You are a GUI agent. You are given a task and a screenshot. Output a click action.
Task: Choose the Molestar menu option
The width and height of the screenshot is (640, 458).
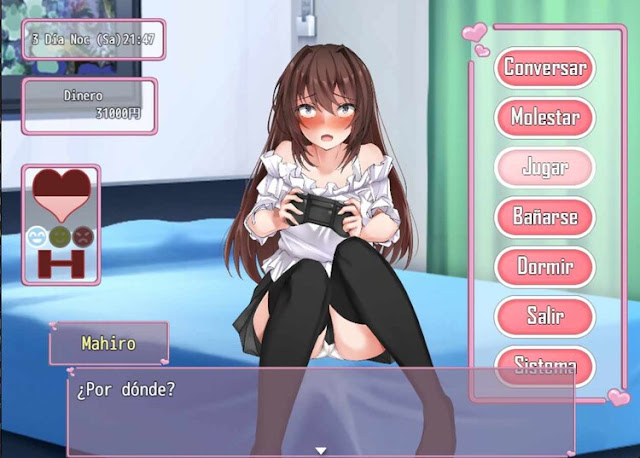coord(545,117)
